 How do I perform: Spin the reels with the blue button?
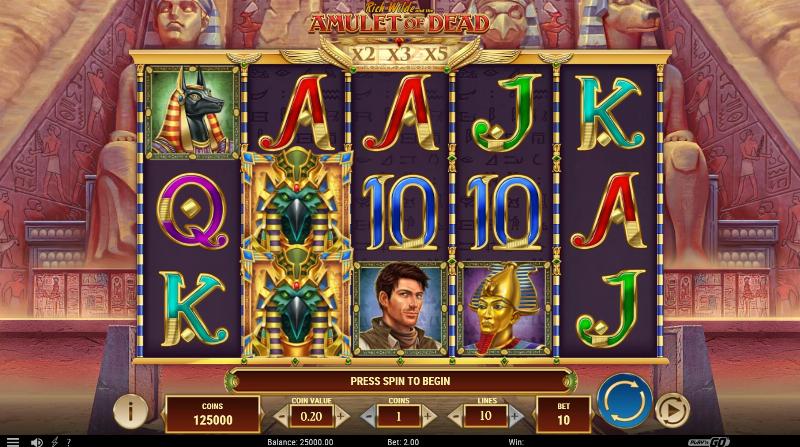tap(624, 401)
